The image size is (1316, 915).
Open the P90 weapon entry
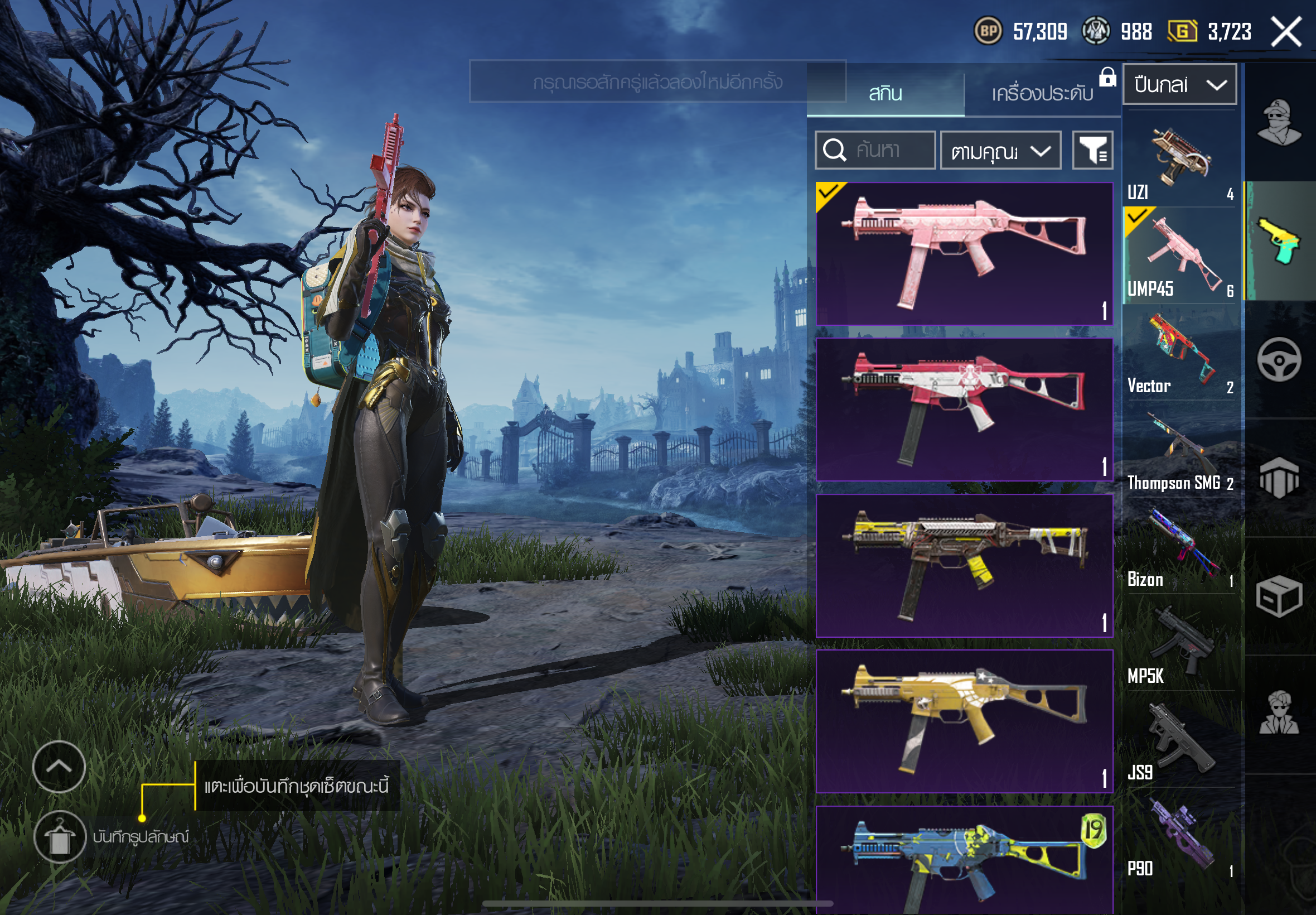click(1180, 838)
